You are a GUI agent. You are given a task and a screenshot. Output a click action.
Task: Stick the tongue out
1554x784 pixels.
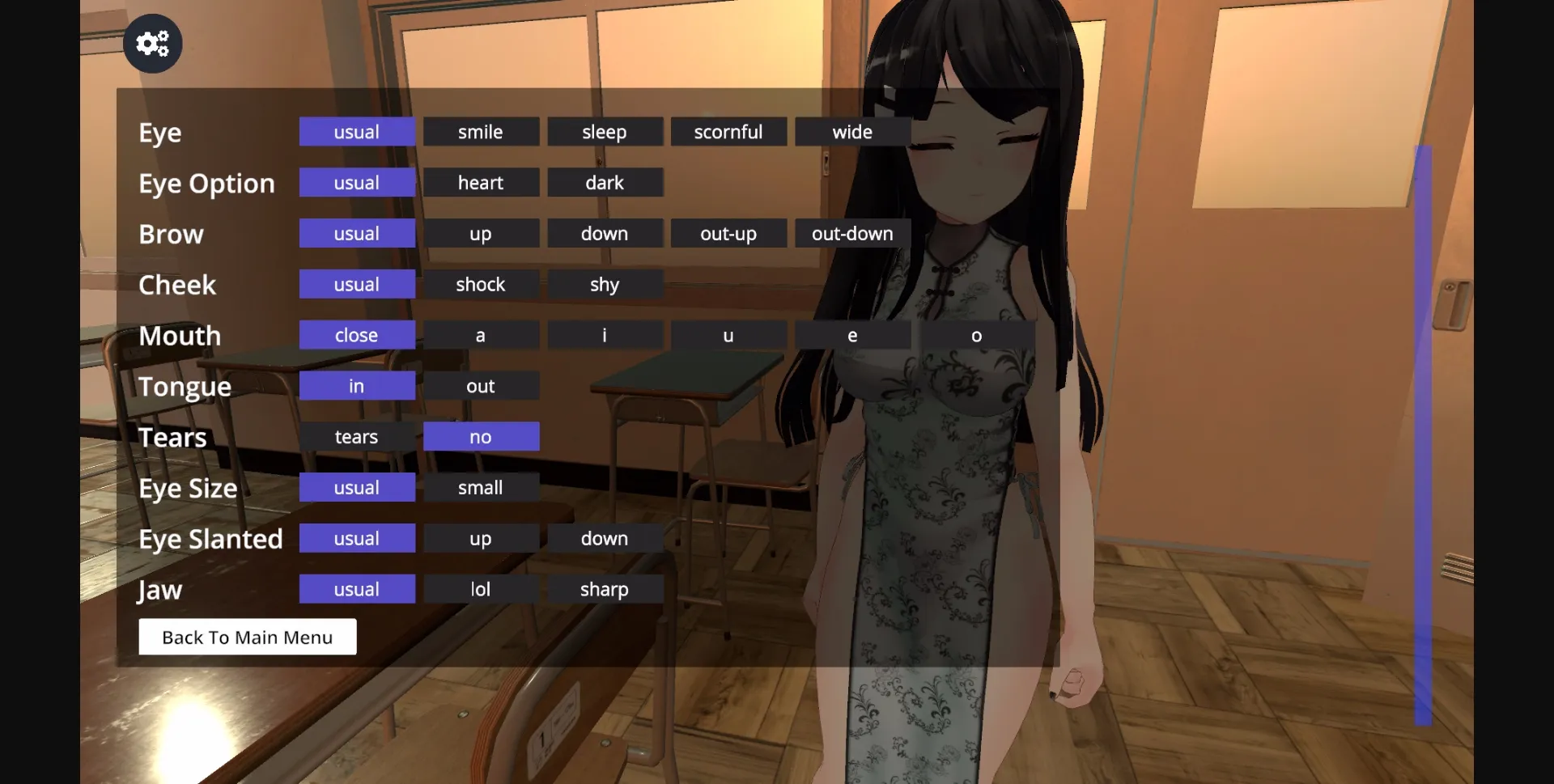pyautogui.click(x=481, y=386)
